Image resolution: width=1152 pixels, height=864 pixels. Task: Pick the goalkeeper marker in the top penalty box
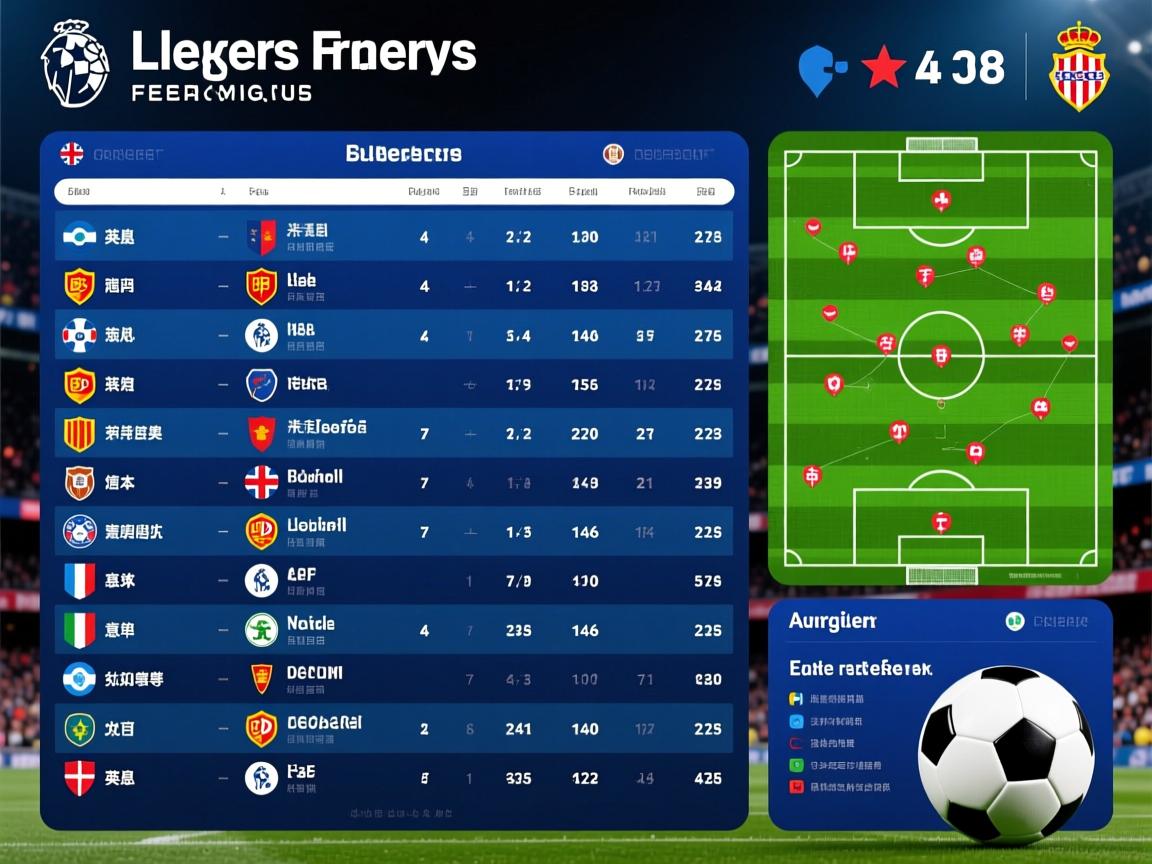tap(940, 200)
